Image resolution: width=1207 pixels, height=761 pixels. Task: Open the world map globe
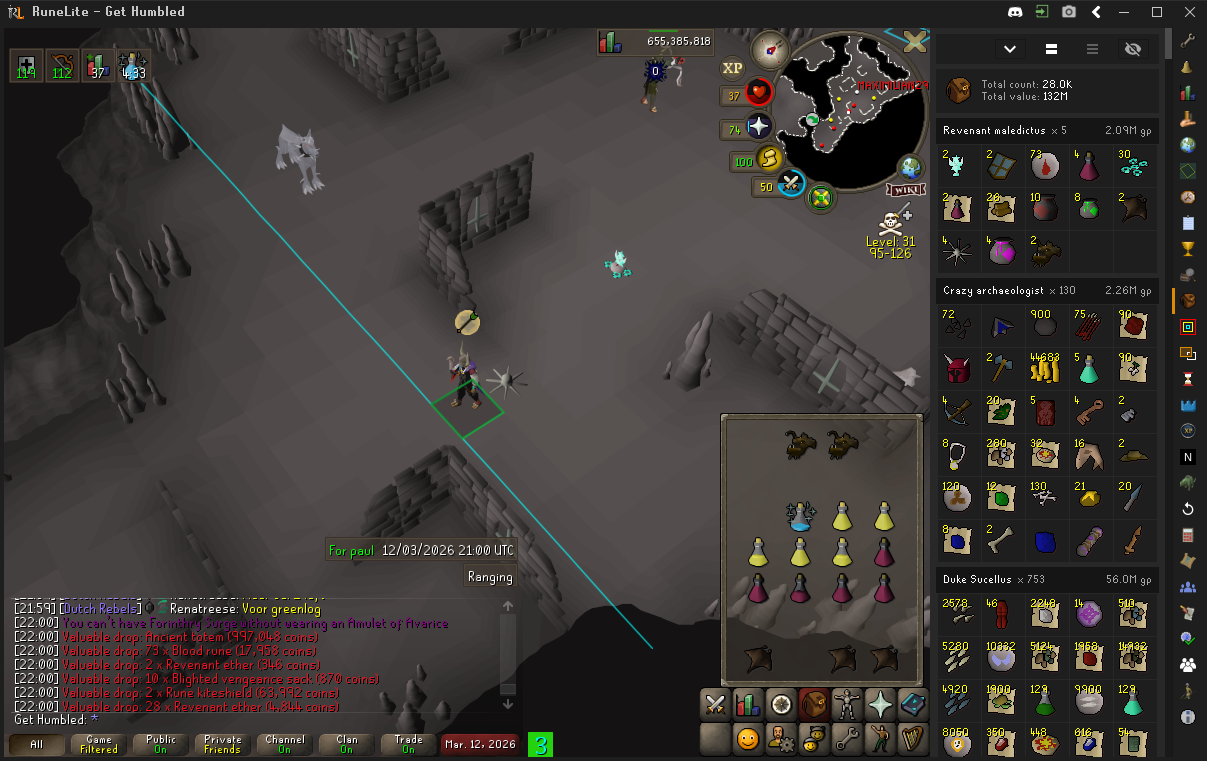(911, 167)
